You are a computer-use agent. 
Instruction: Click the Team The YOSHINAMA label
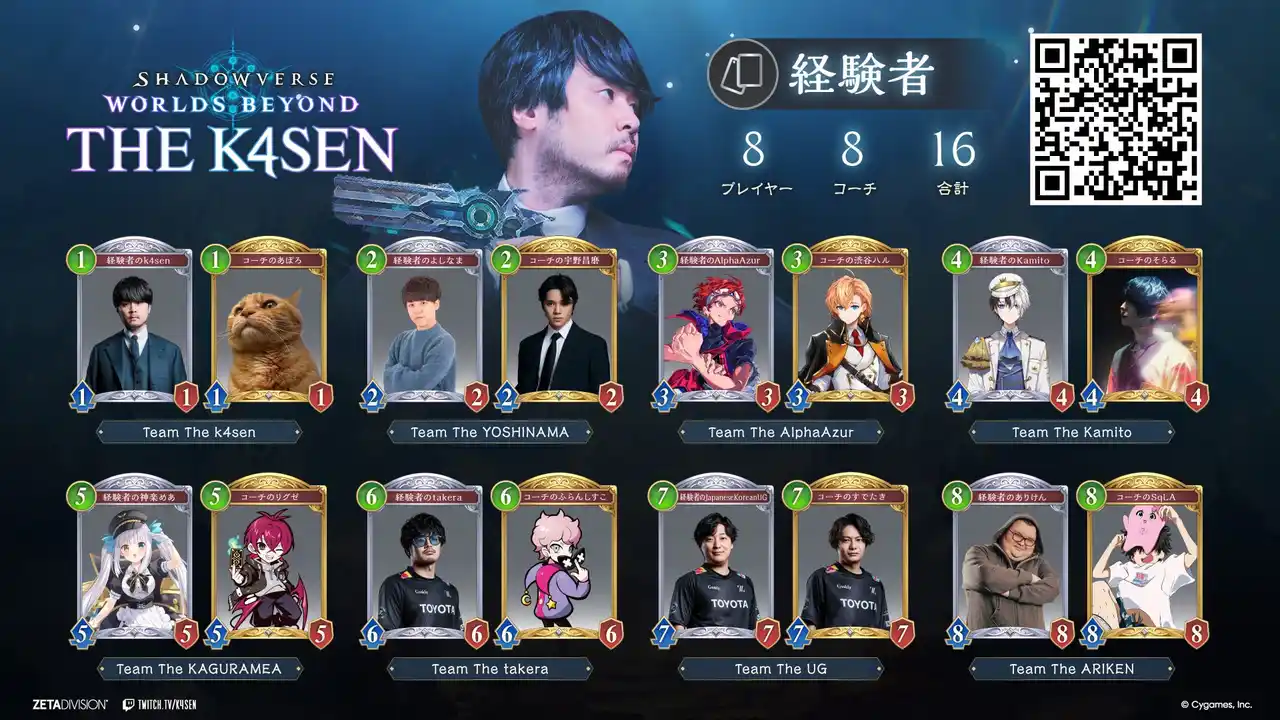[490, 432]
